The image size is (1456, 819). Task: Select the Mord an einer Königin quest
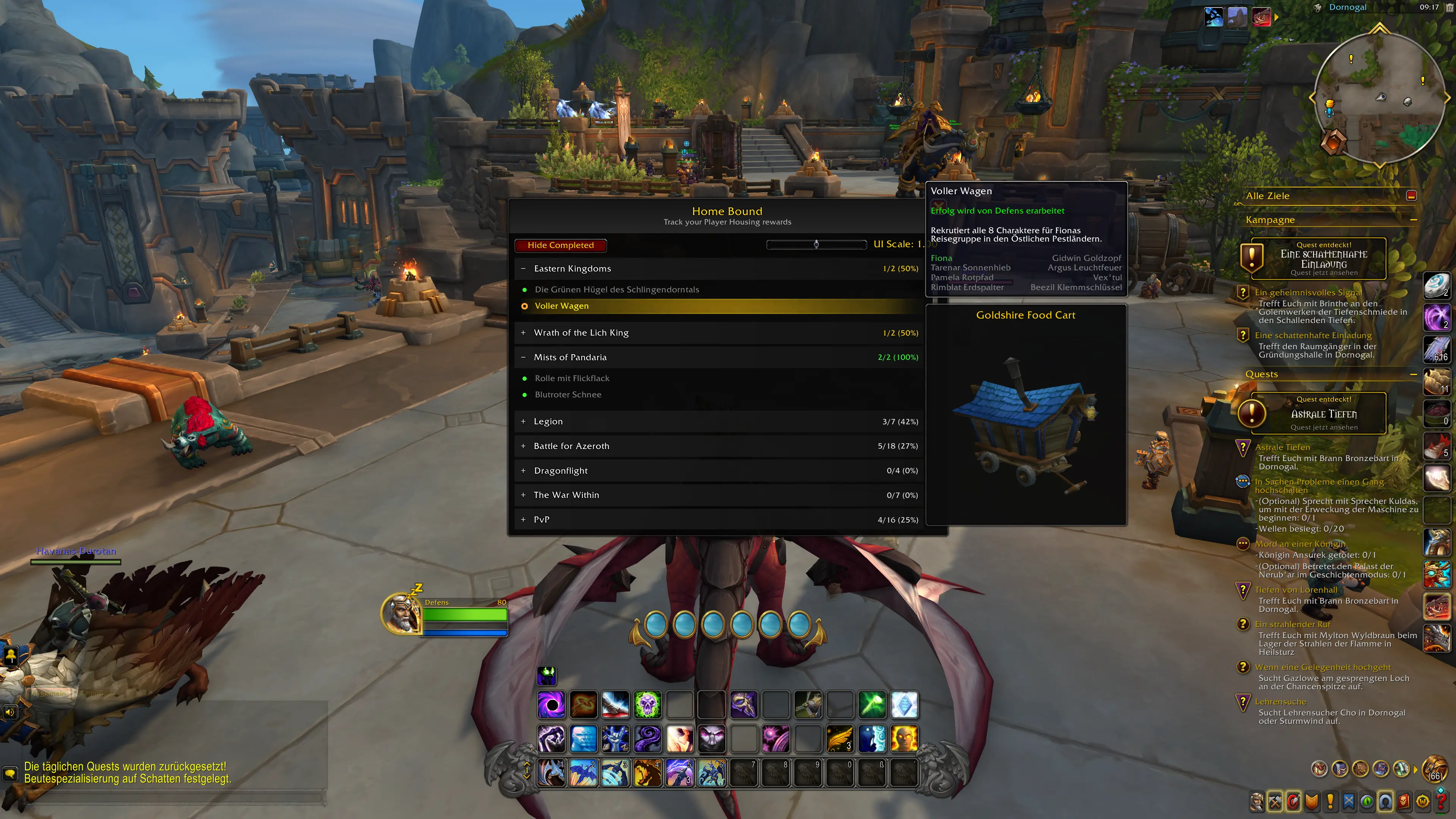(1299, 544)
